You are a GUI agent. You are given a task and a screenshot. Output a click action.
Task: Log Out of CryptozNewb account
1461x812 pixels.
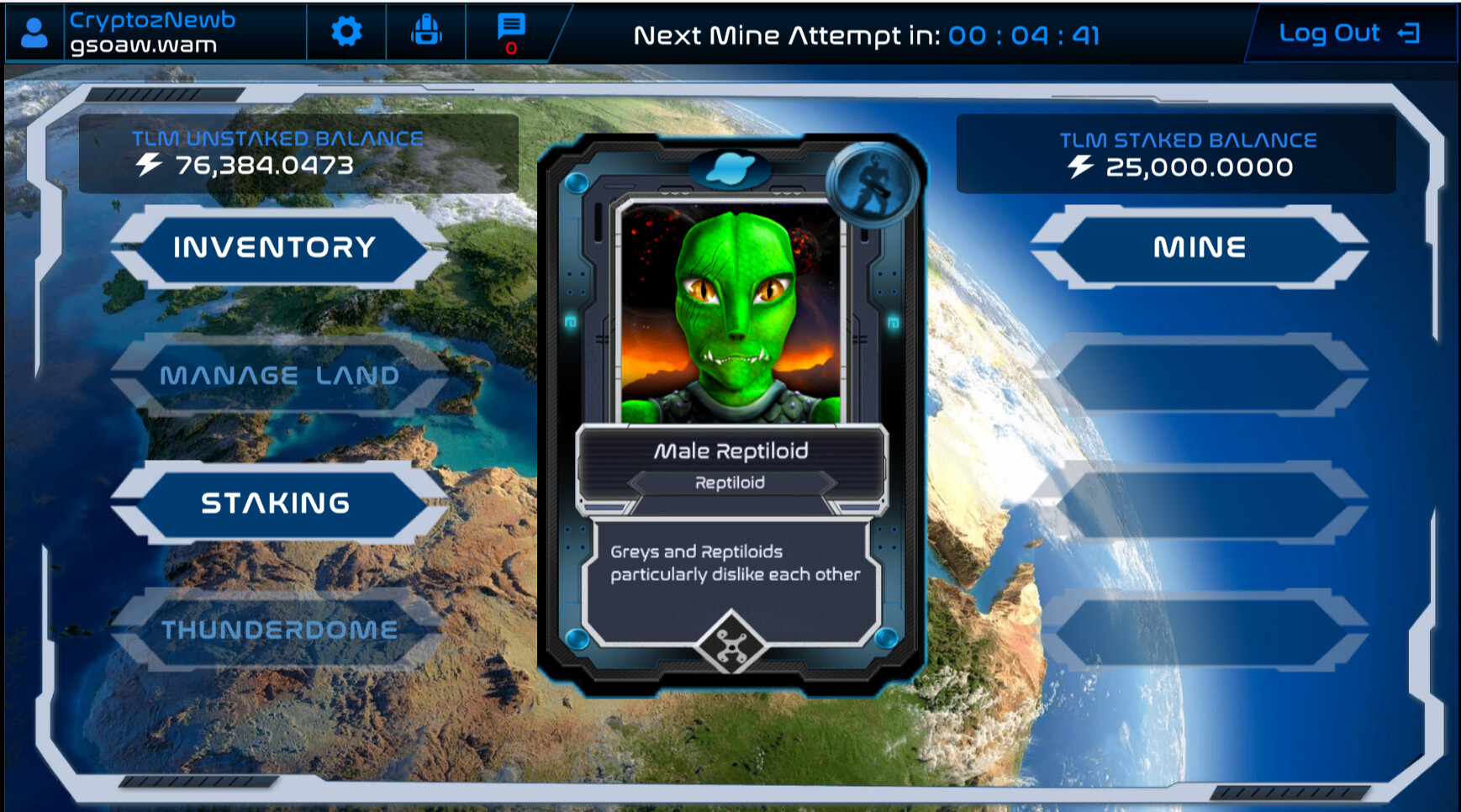click(1331, 34)
